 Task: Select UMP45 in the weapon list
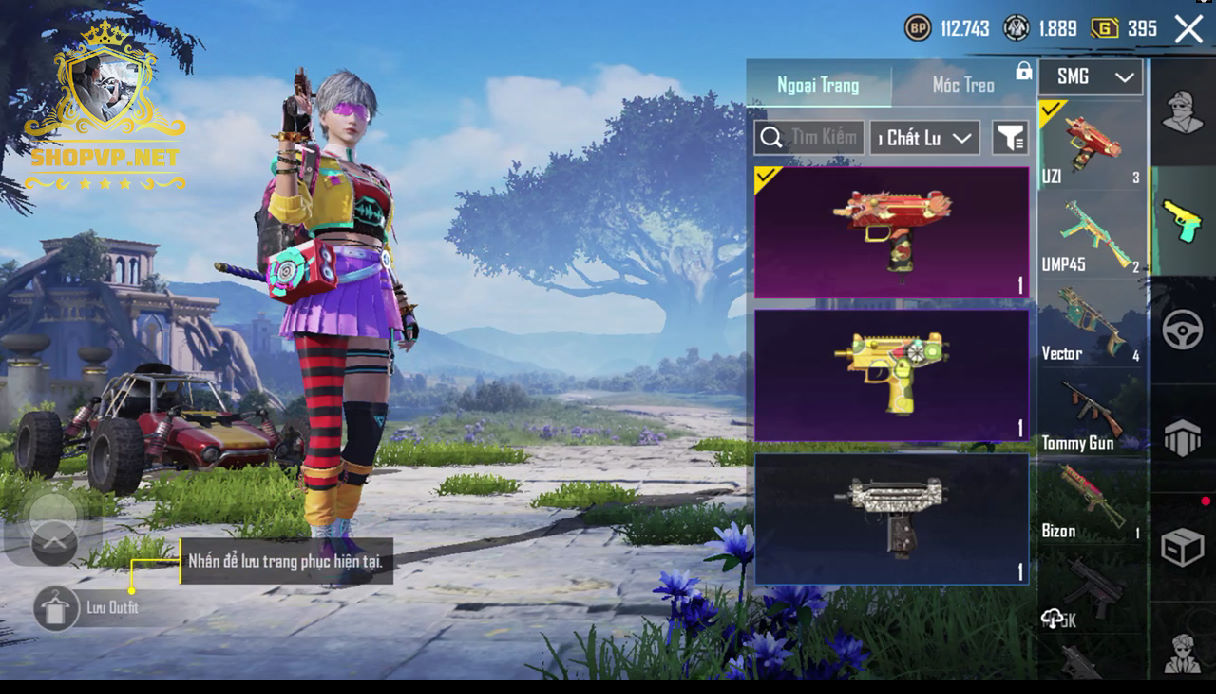(1092, 236)
